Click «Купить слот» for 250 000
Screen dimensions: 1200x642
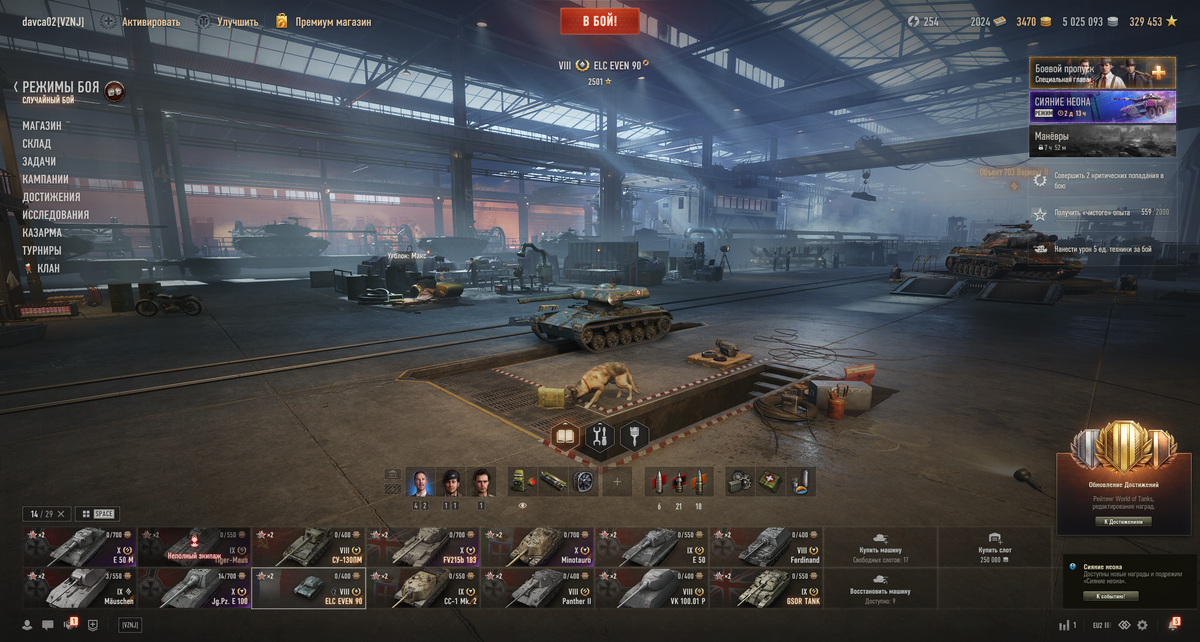tap(995, 547)
